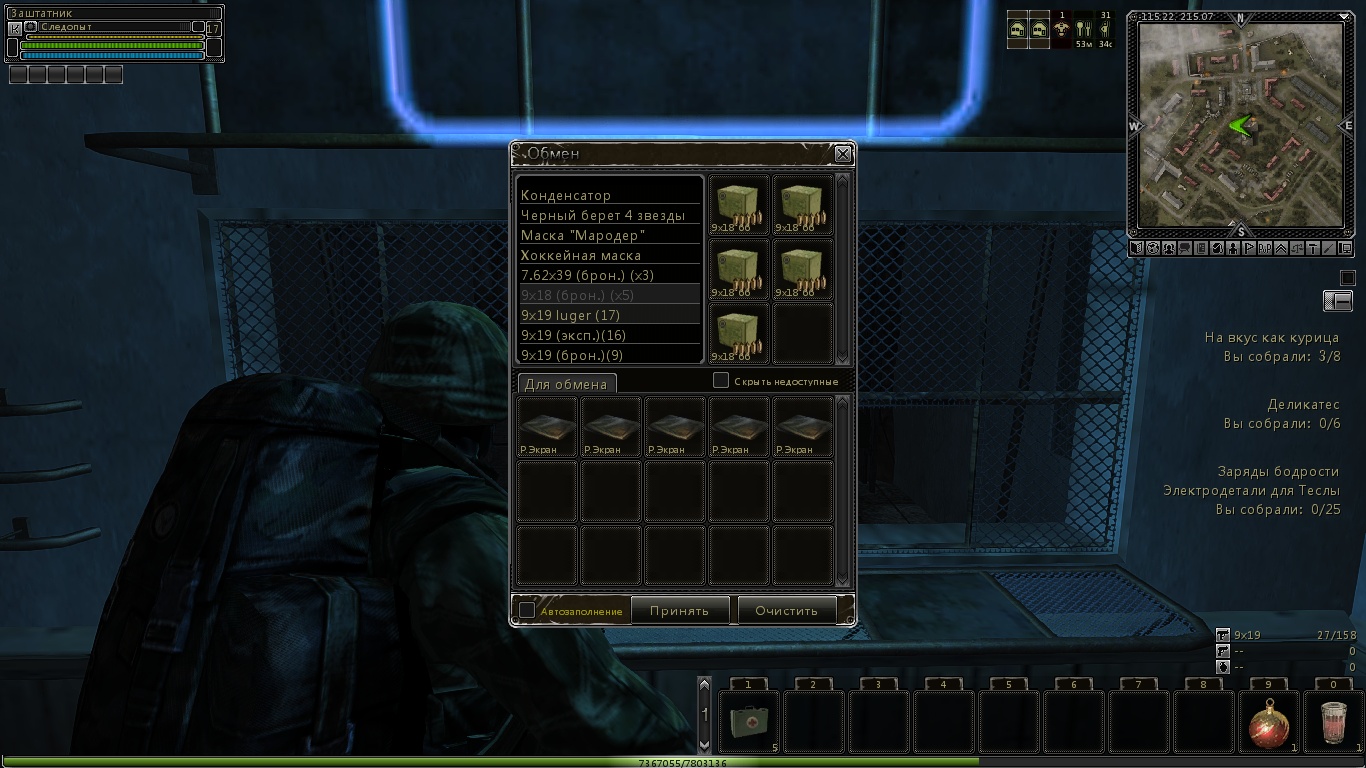Screen dimensions: 1366x768
Task: Switch to the Для обмена tab
Action: [566, 384]
